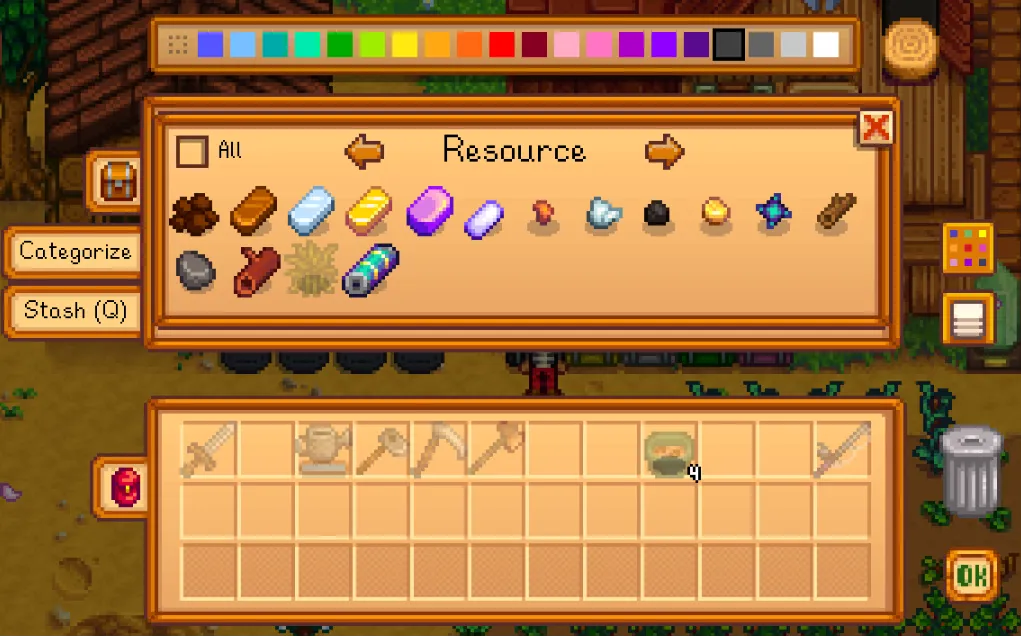Image resolution: width=1021 pixels, height=641 pixels.
Task: Toggle the color picker grid button
Action: click(967, 248)
